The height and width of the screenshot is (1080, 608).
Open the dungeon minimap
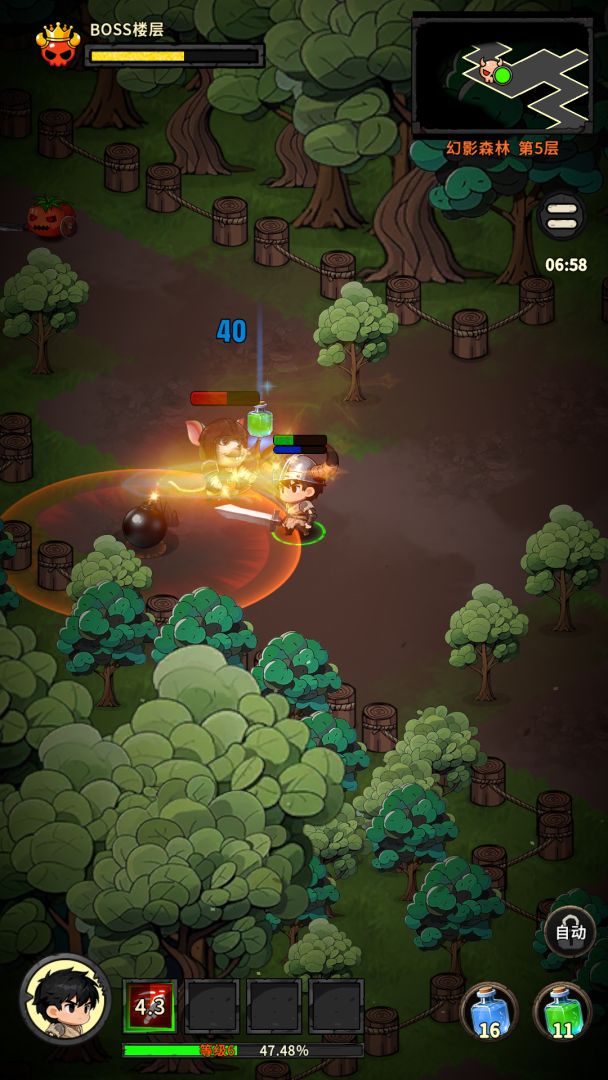point(503,75)
